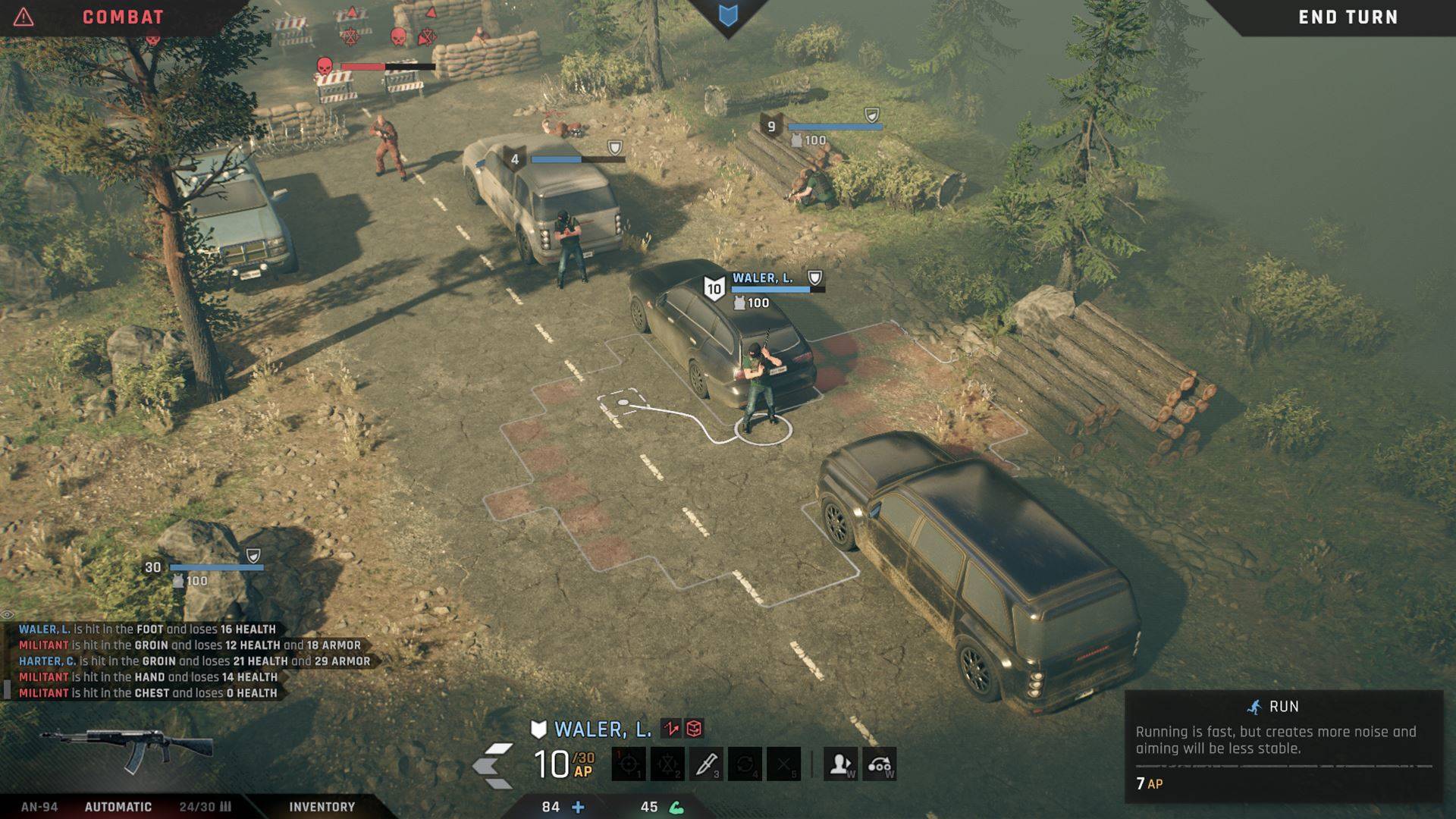Viewport: 1456px width, 819px height.
Task: Click the red cube status icon
Action: pos(694,729)
